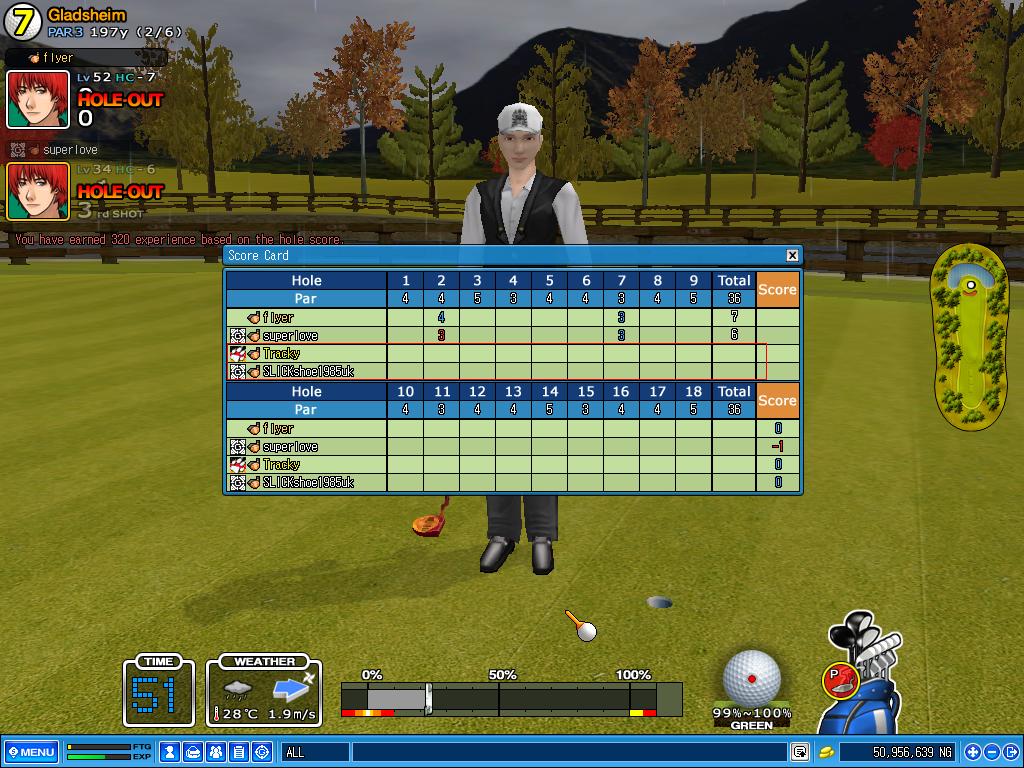Click the chat text input box
Screen dimensions: 1024x768
(568, 752)
